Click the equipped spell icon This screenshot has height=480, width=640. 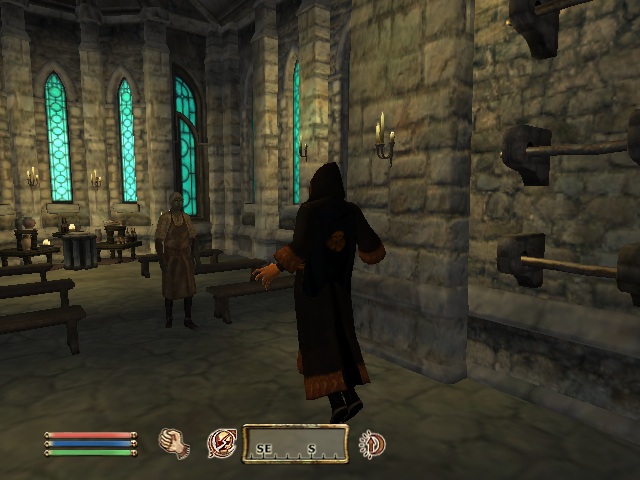221,442
